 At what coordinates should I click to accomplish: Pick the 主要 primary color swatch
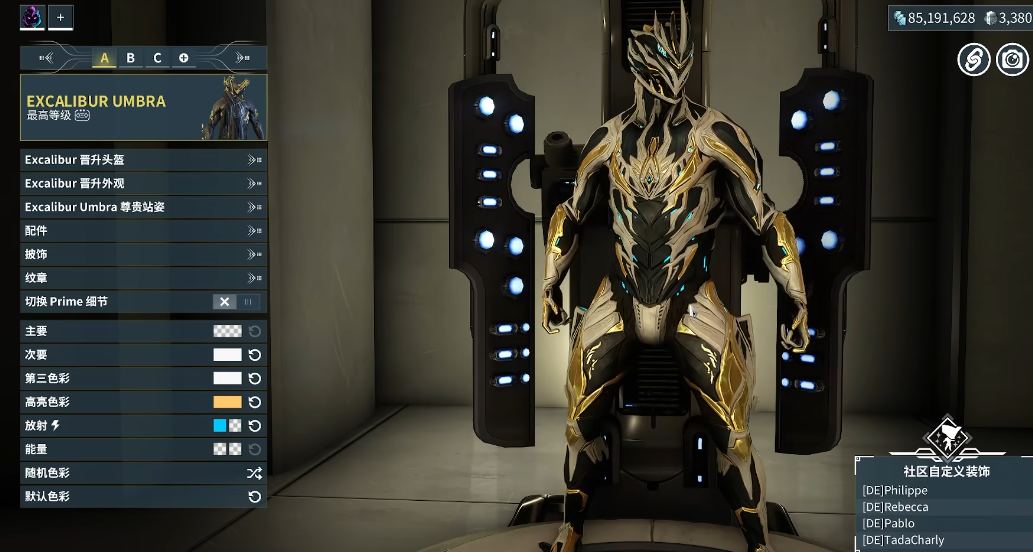[227, 331]
